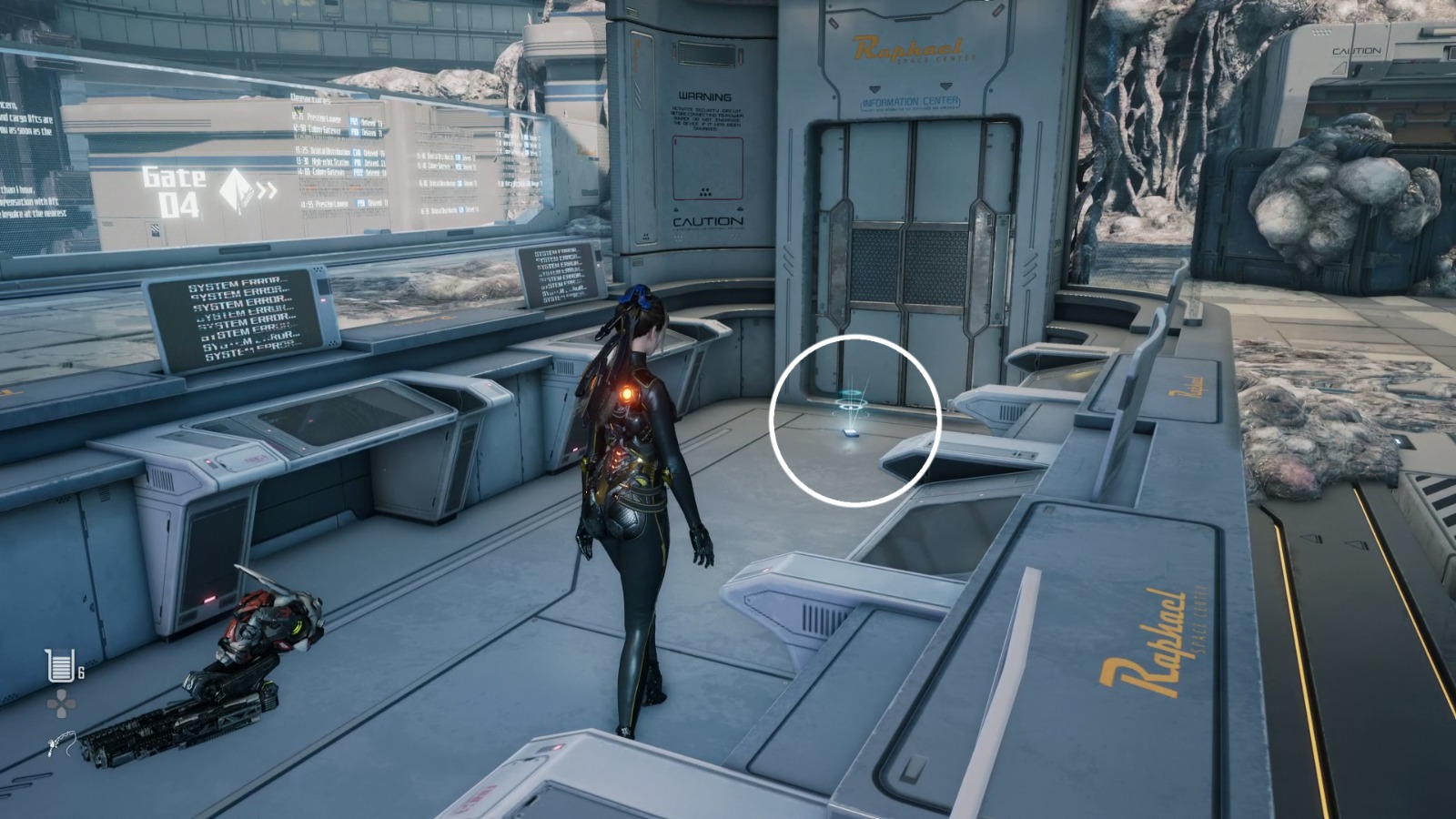Click the yellow Departures board icon
This screenshot has height=819, width=1456.
pyautogui.click(x=298, y=109)
